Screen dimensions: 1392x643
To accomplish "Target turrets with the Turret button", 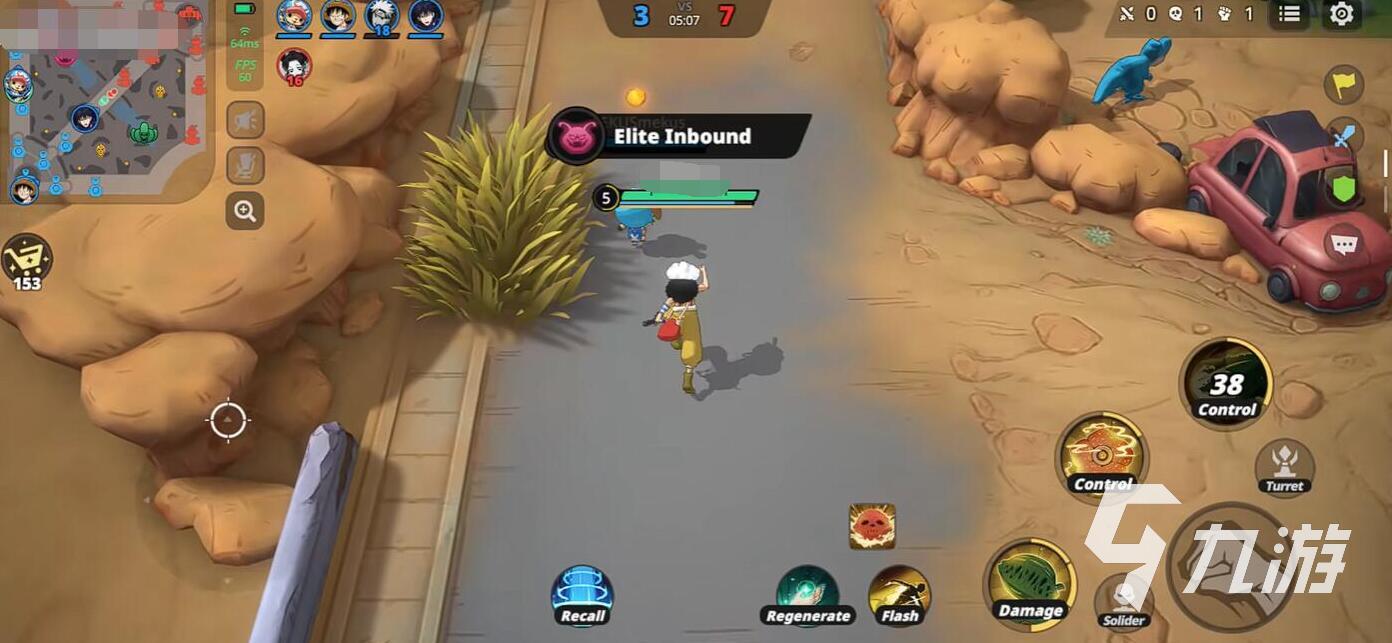I will point(1284,467).
